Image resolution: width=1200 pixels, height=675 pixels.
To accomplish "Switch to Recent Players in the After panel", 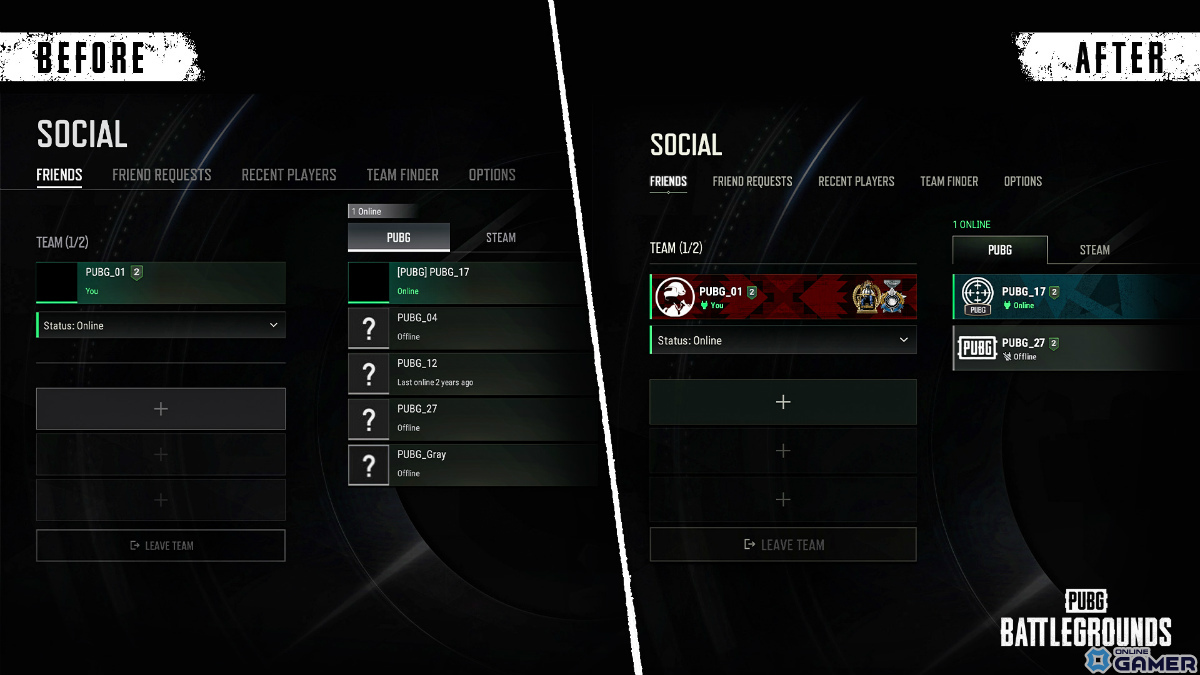I will [x=856, y=181].
